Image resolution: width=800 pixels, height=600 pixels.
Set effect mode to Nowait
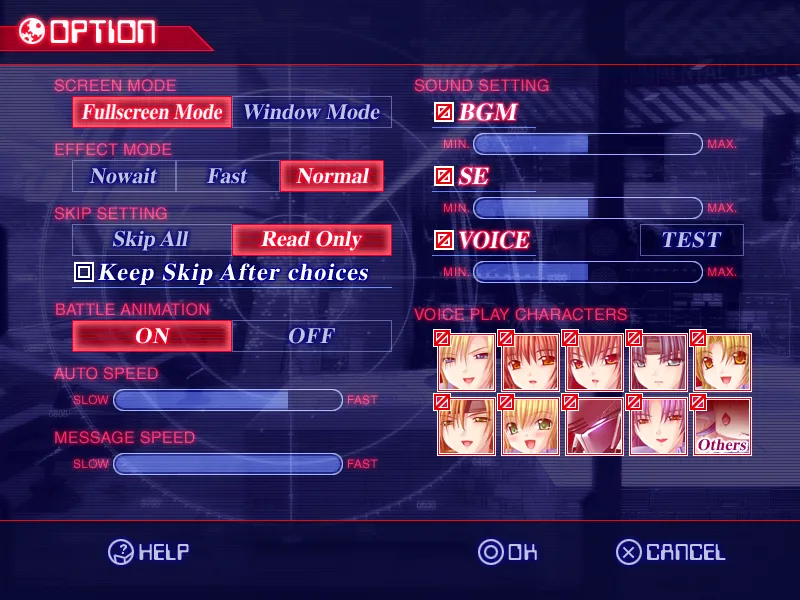tap(124, 176)
